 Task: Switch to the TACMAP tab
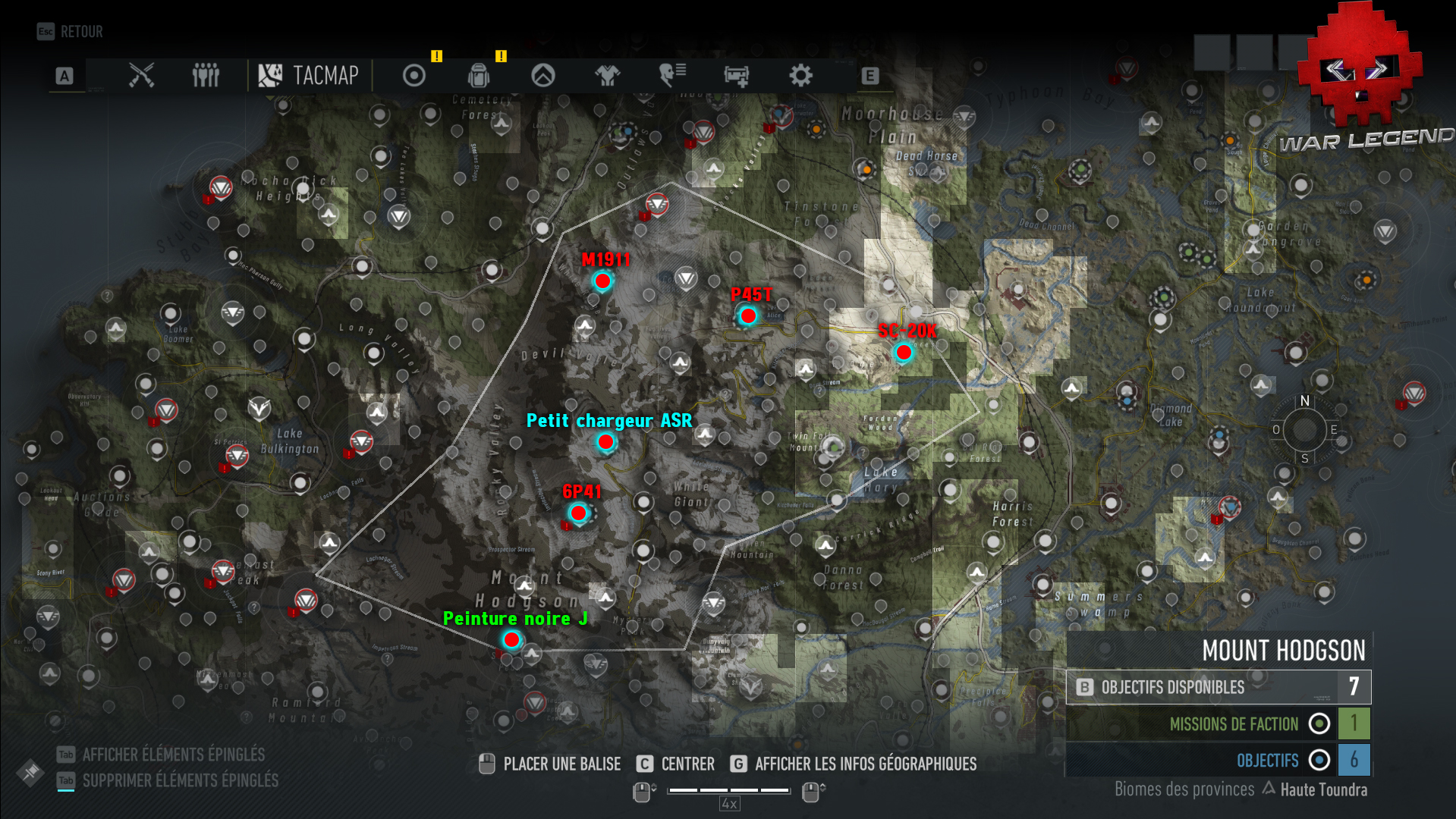pos(310,76)
